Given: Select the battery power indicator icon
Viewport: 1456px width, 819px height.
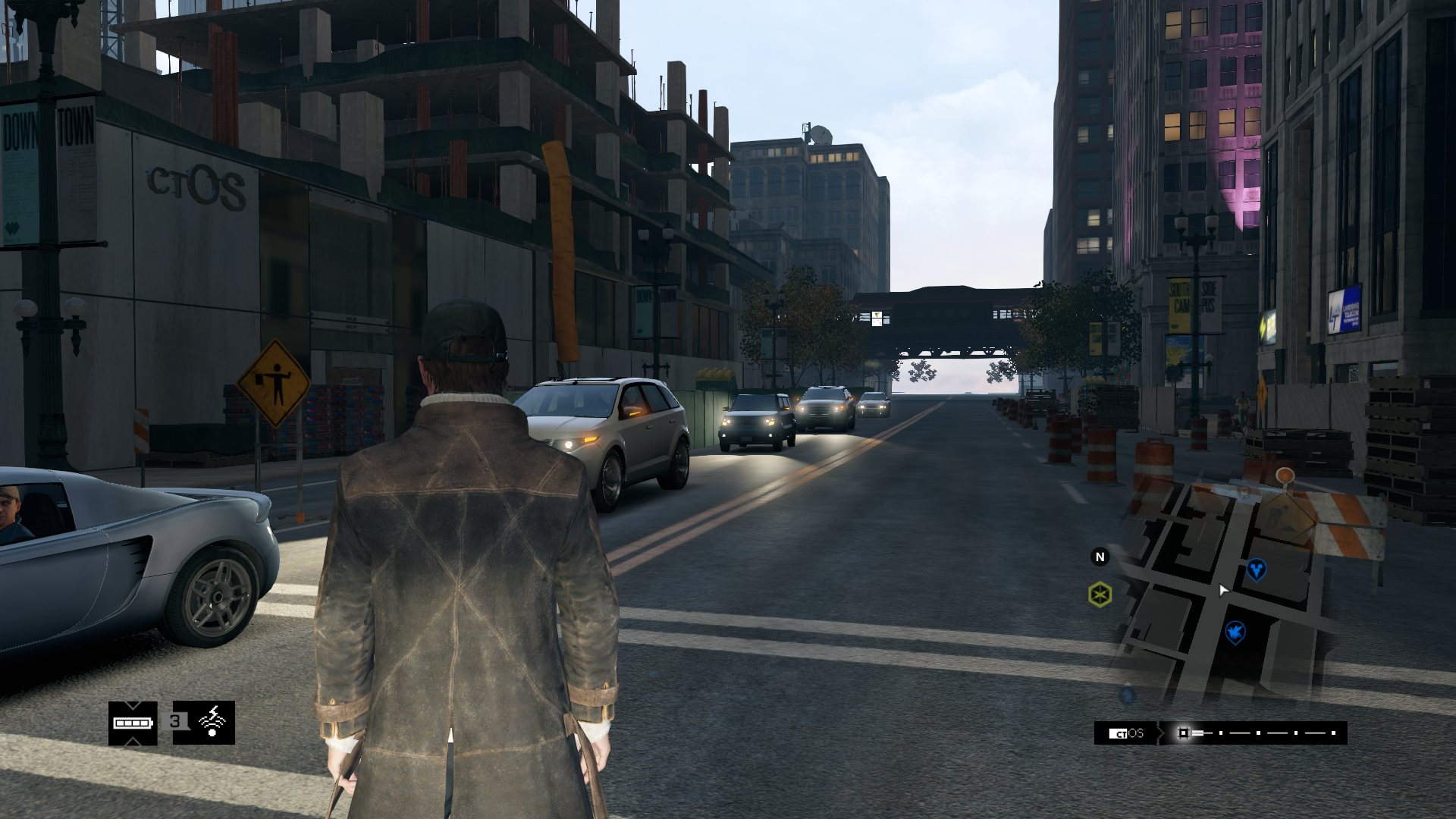Looking at the screenshot, I should point(132,723).
